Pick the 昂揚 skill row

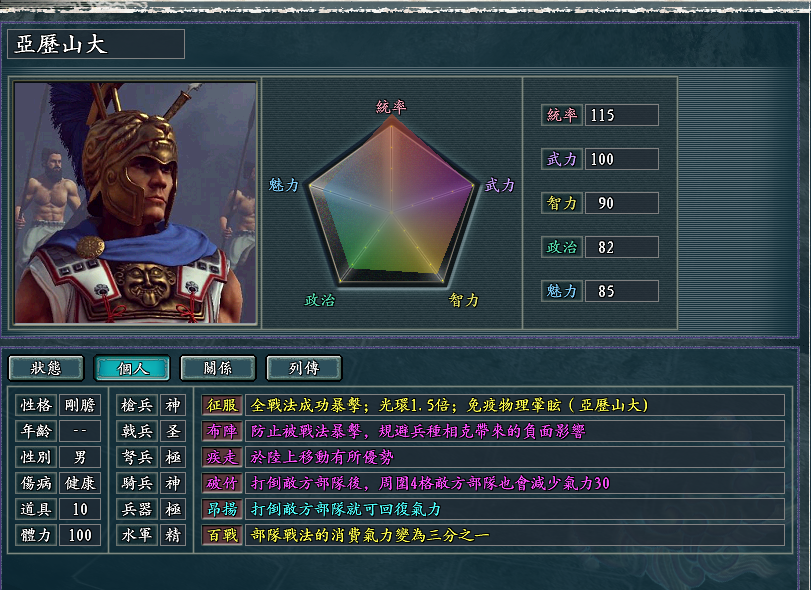[222, 509]
